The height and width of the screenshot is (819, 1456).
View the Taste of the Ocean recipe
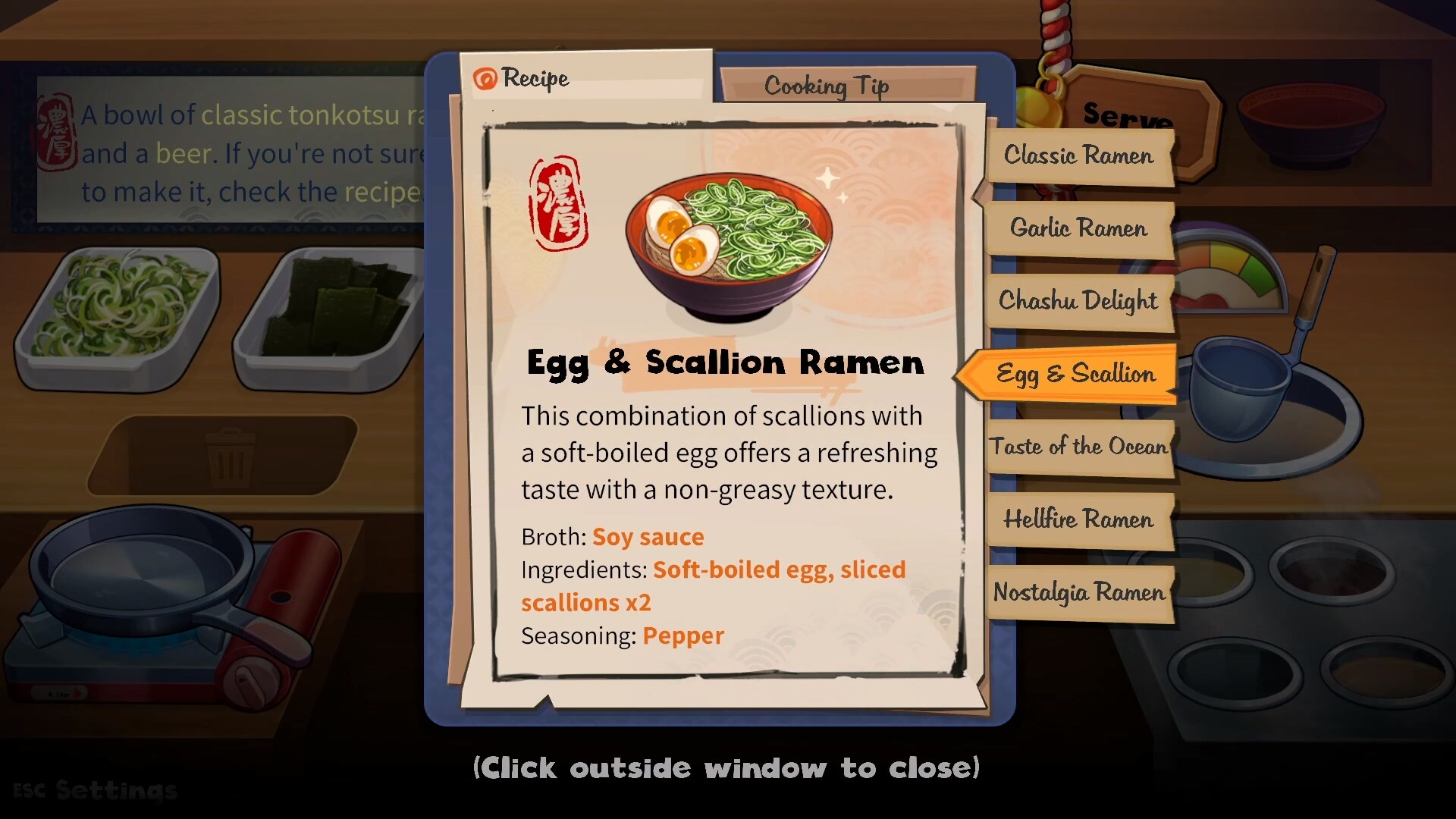pos(1078,447)
